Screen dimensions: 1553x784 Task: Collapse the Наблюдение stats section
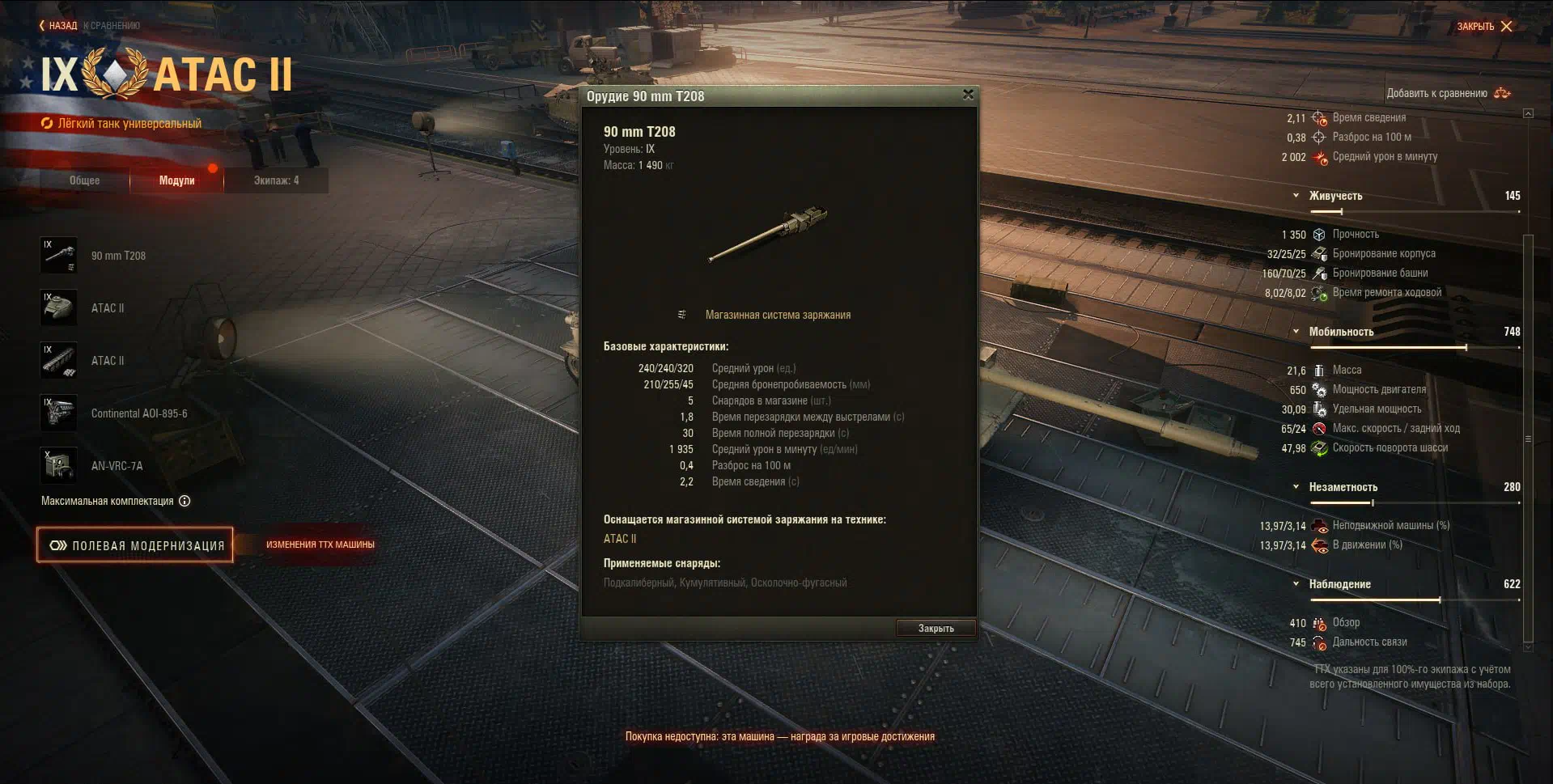pos(1296,584)
